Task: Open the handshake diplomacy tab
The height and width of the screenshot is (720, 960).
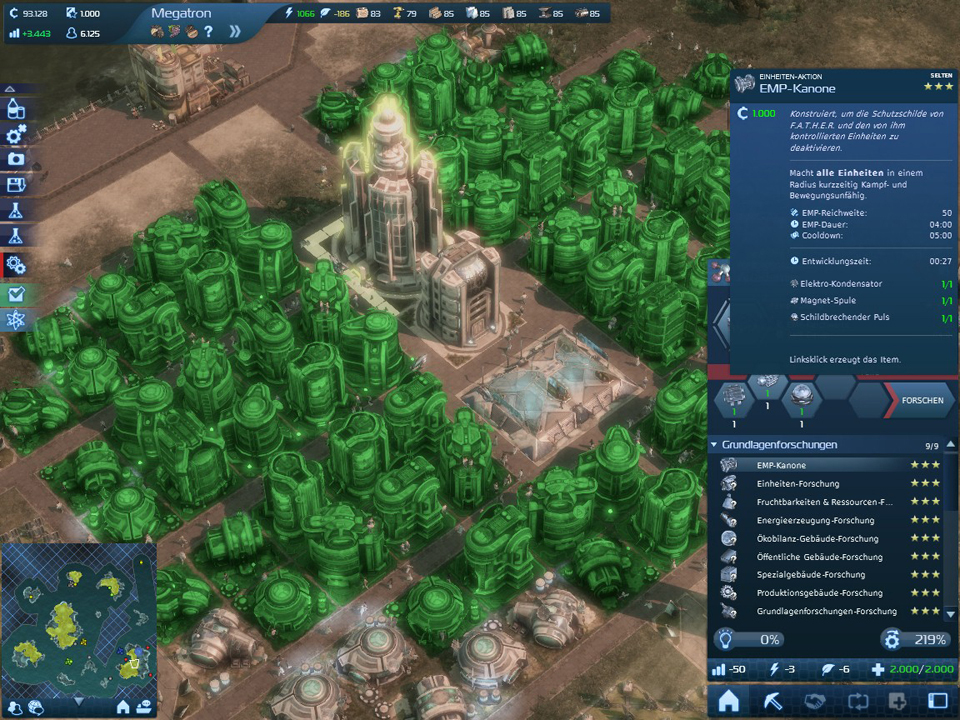Action: (x=814, y=701)
